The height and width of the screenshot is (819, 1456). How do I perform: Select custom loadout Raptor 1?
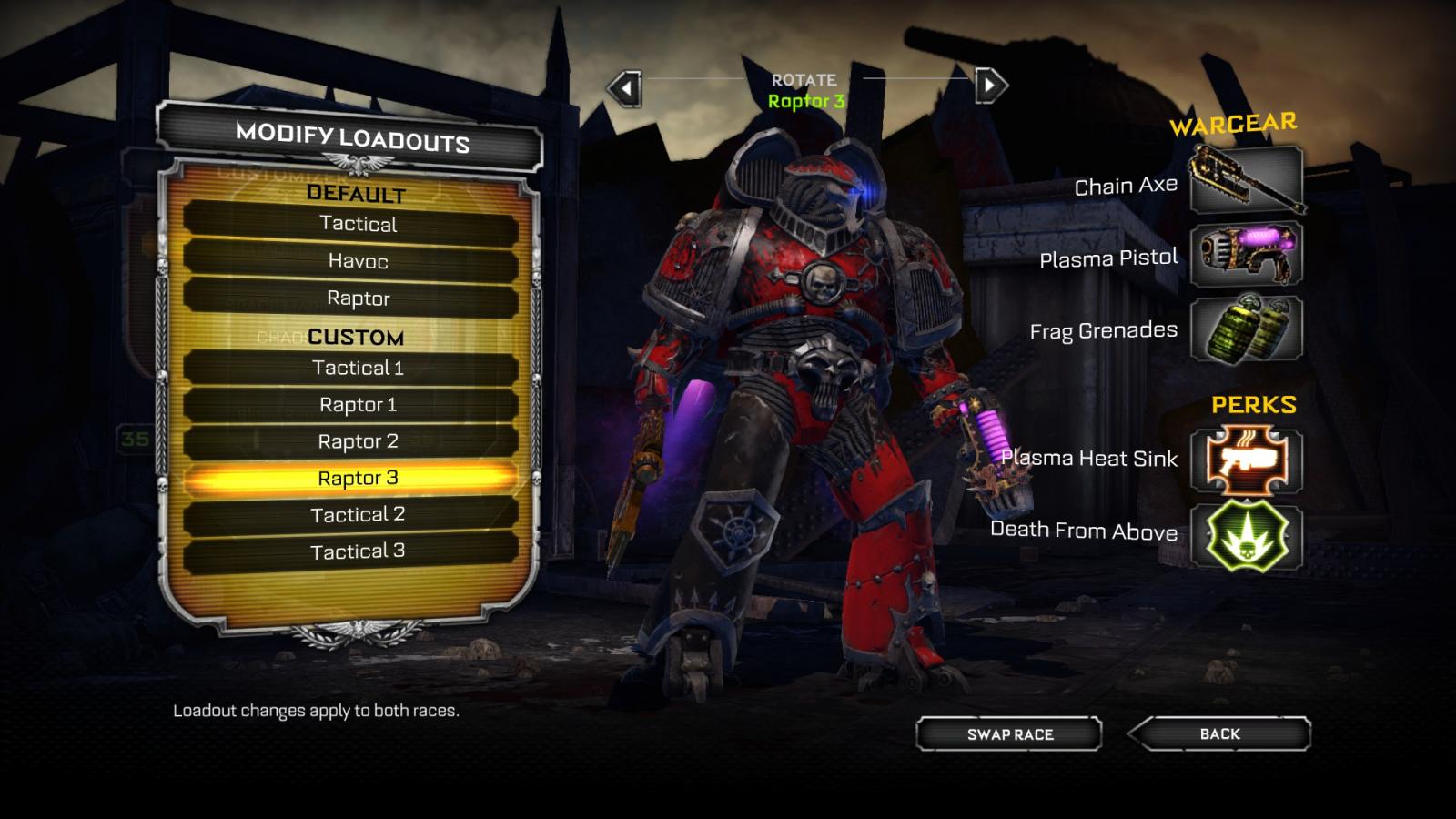click(x=358, y=405)
